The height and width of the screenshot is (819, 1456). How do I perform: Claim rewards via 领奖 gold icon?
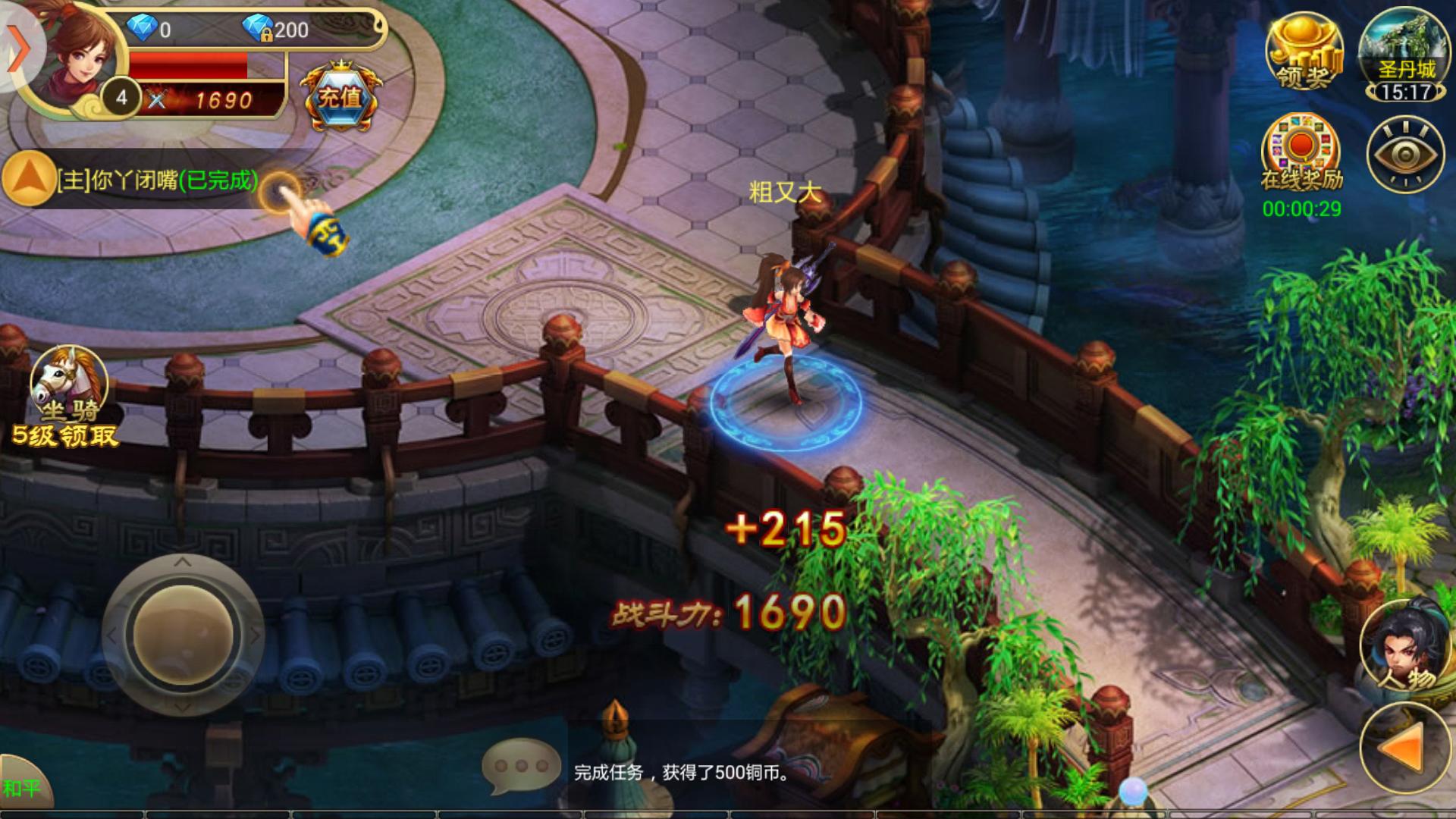click(1304, 53)
